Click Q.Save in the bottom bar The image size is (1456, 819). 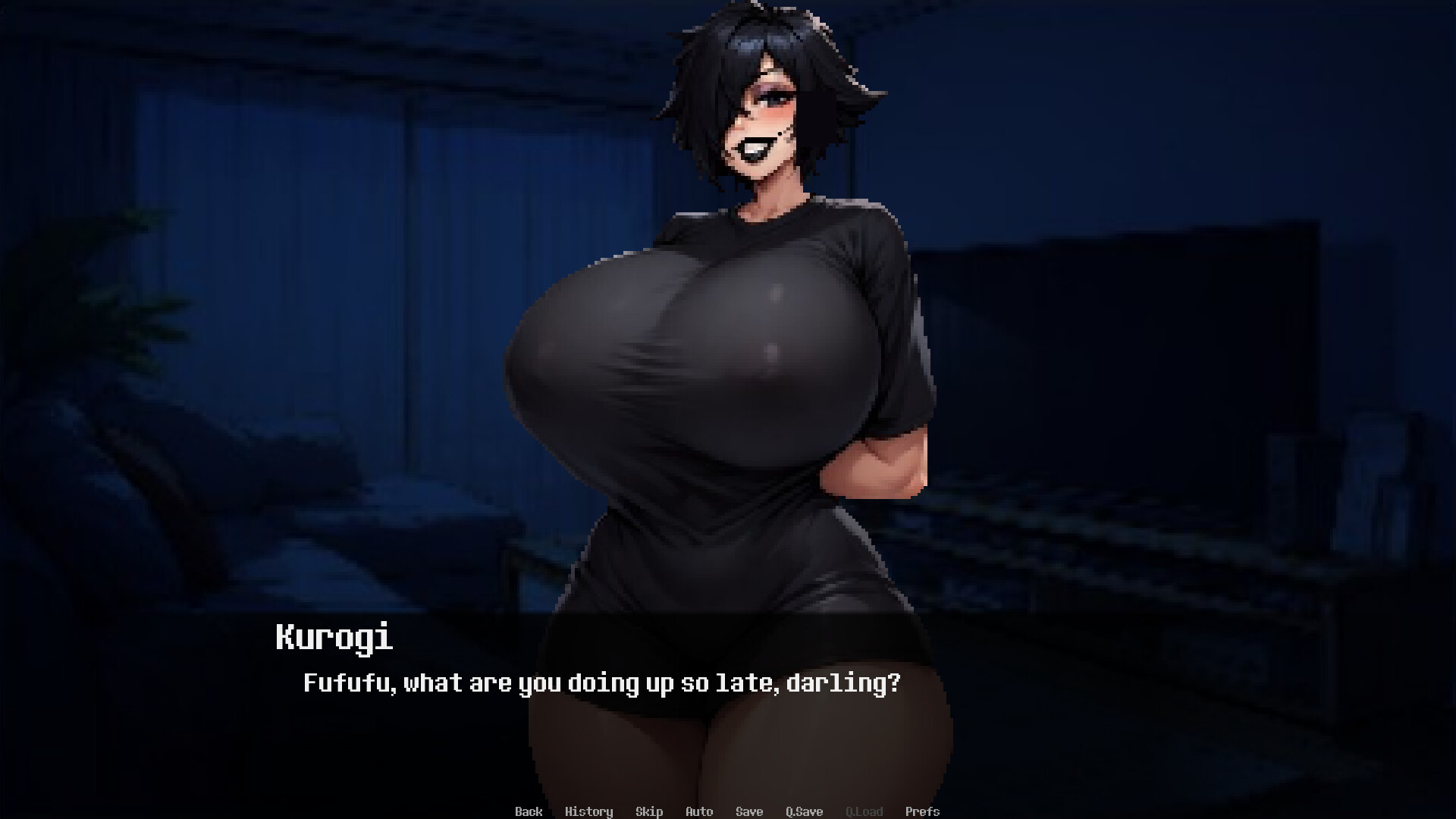click(x=804, y=811)
